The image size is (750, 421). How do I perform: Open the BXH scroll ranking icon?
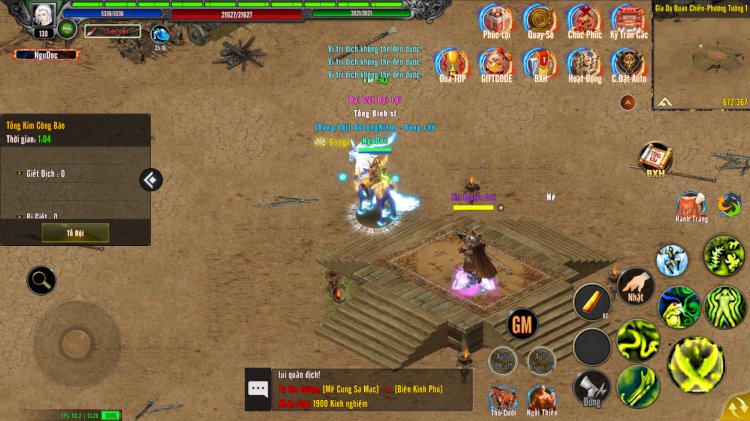tap(655, 158)
